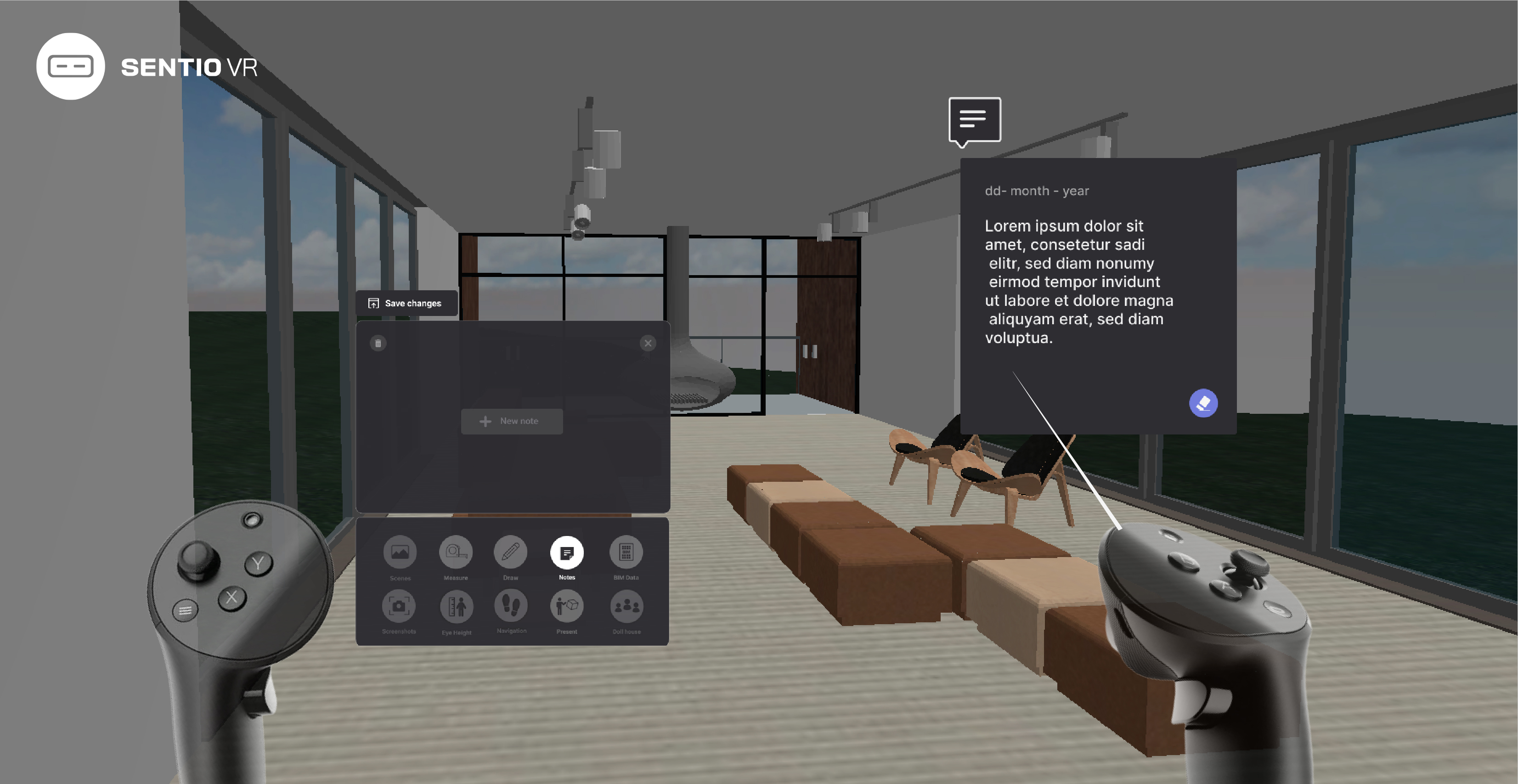Close the notes panel with the X
The height and width of the screenshot is (784, 1518).
648,343
